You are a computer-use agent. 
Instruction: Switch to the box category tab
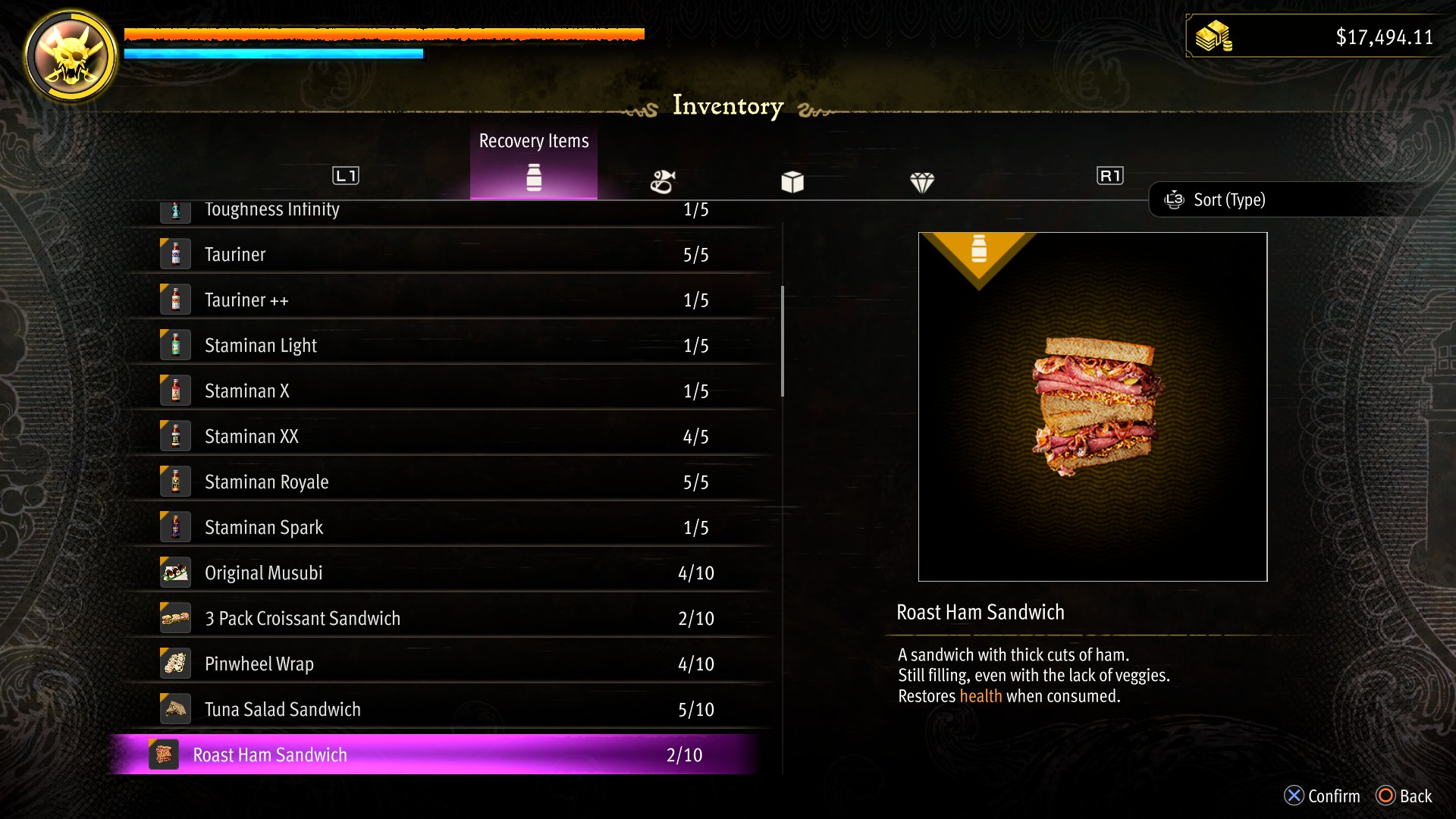[792, 182]
